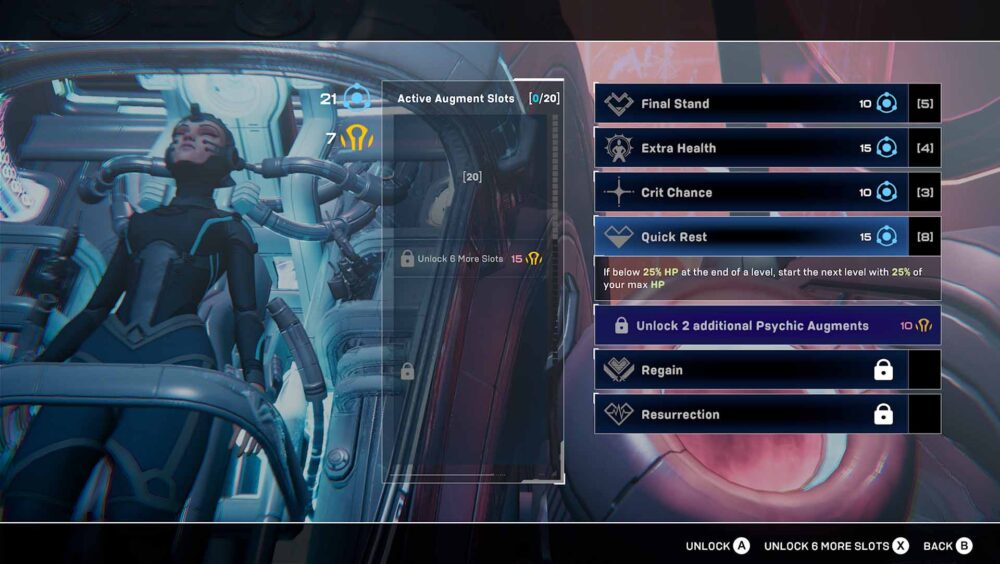Unlock 2 additional Psychic Augments
The height and width of the screenshot is (564, 1000).
tap(767, 326)
